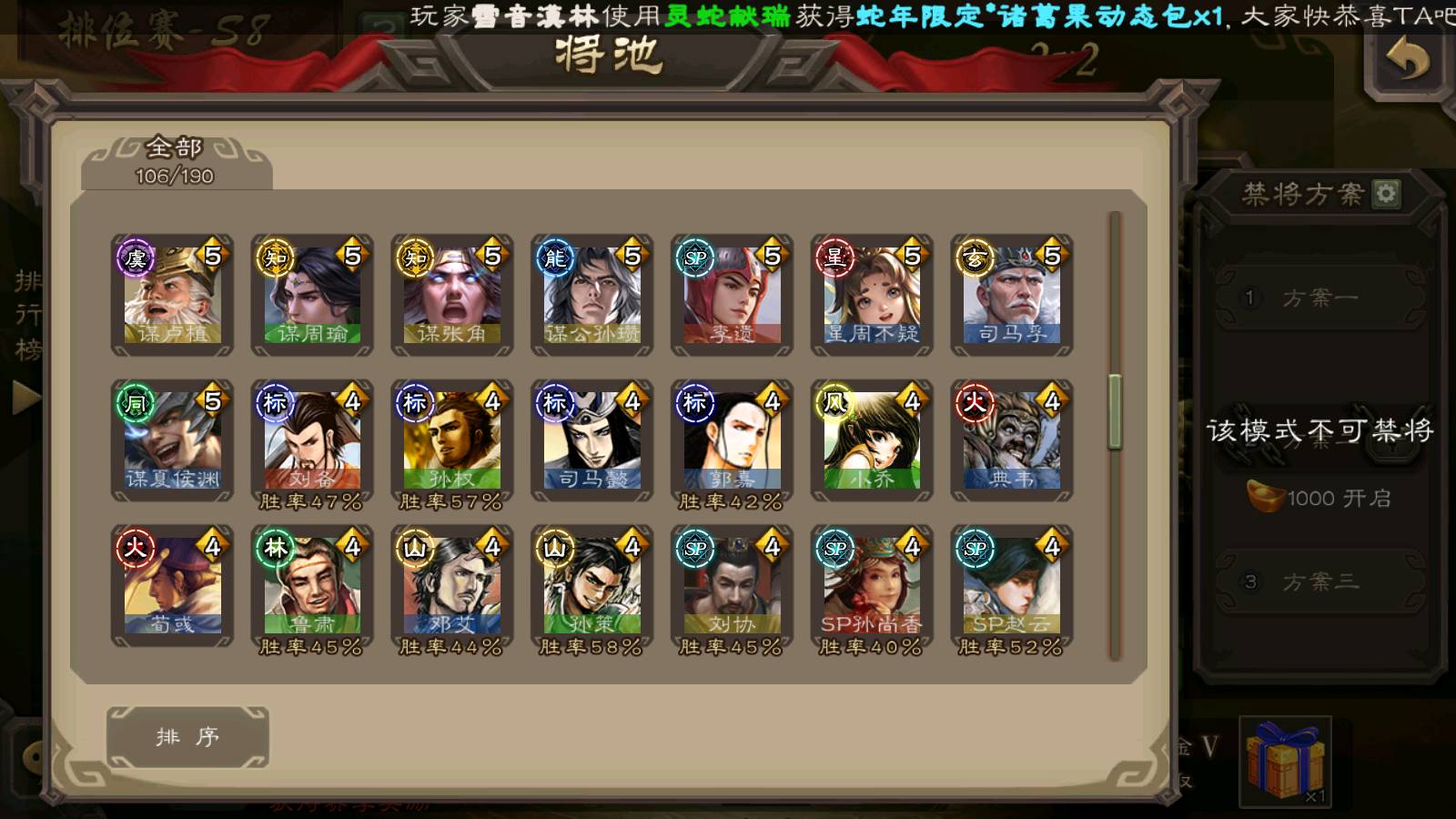
Task: Pick the 星周不疑 hero card
Action: 872,295
